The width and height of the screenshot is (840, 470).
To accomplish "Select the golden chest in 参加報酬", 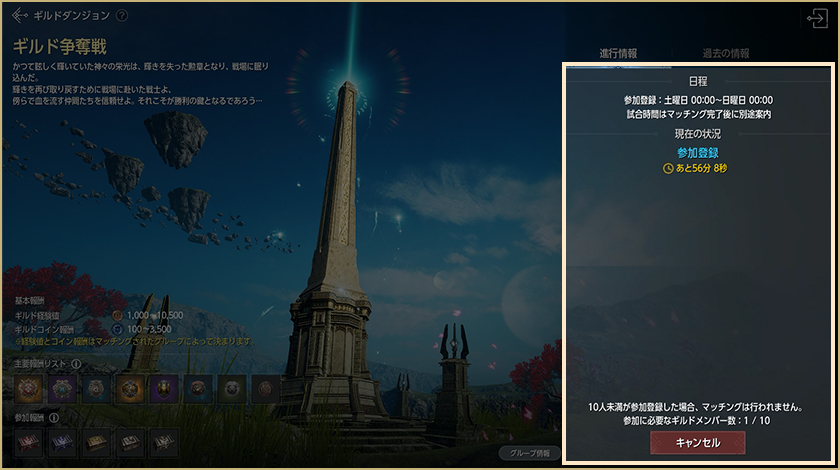I will (x=96, y=443).
